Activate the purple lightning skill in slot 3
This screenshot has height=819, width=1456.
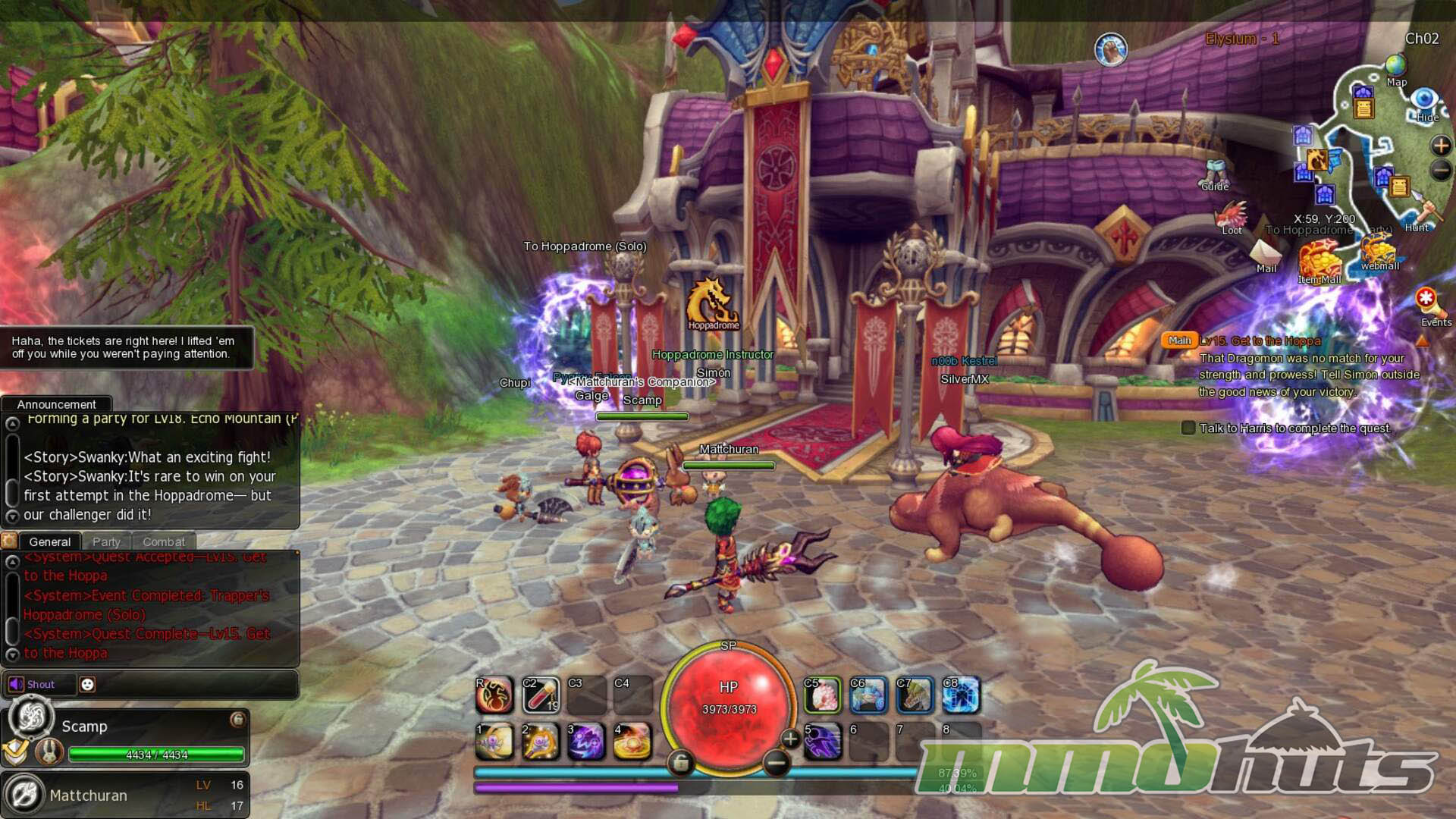click(586, 741)
